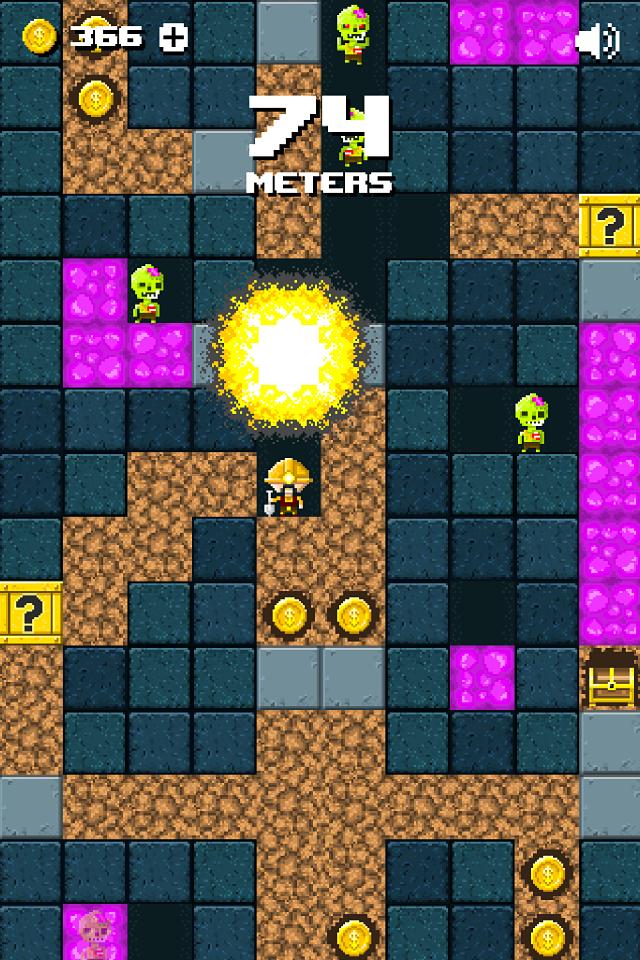
Task: Tap the plus button to add coins
Action: click(x=174, y=37)
